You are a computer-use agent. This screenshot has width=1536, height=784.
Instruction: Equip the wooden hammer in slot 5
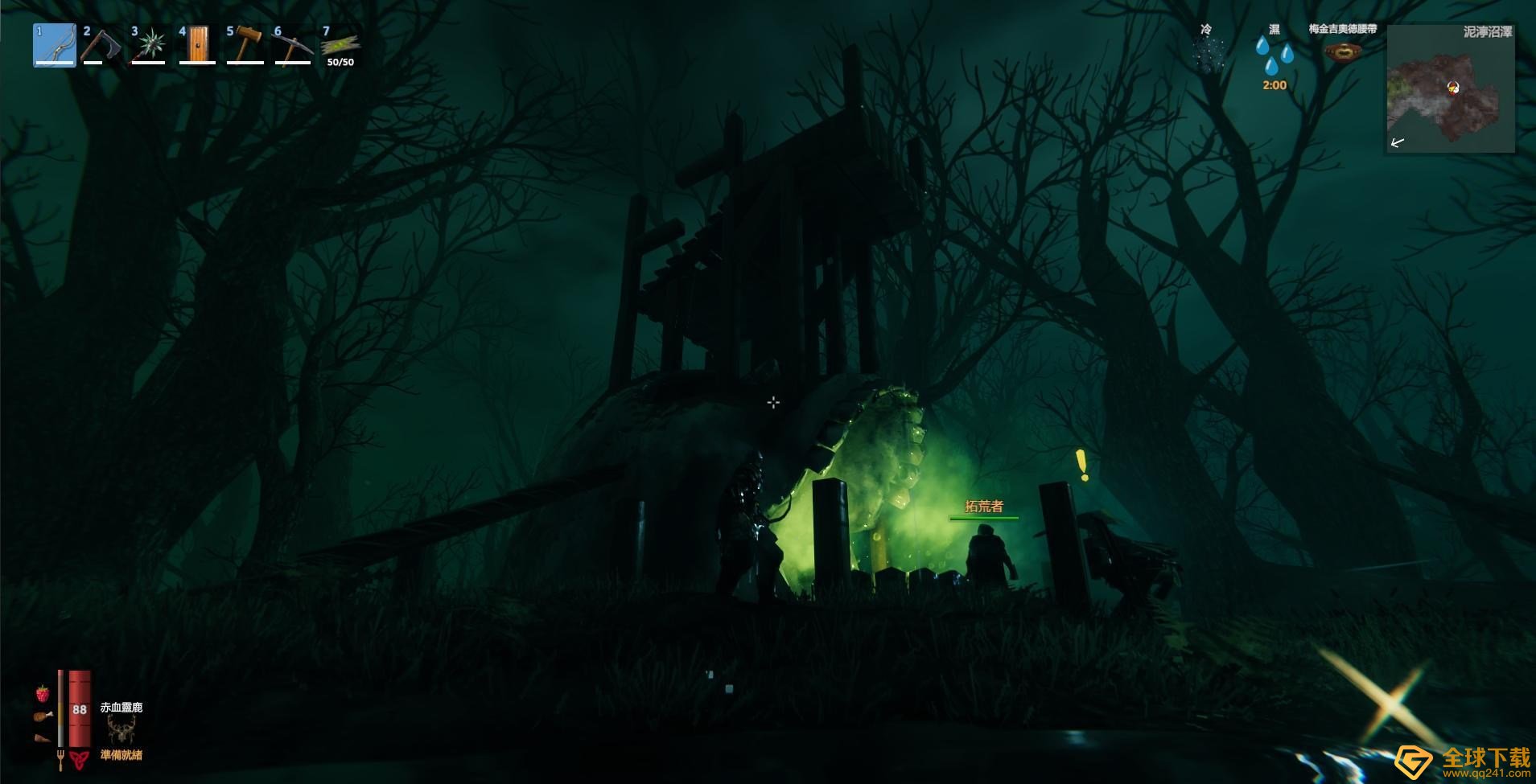pos(245,45)
